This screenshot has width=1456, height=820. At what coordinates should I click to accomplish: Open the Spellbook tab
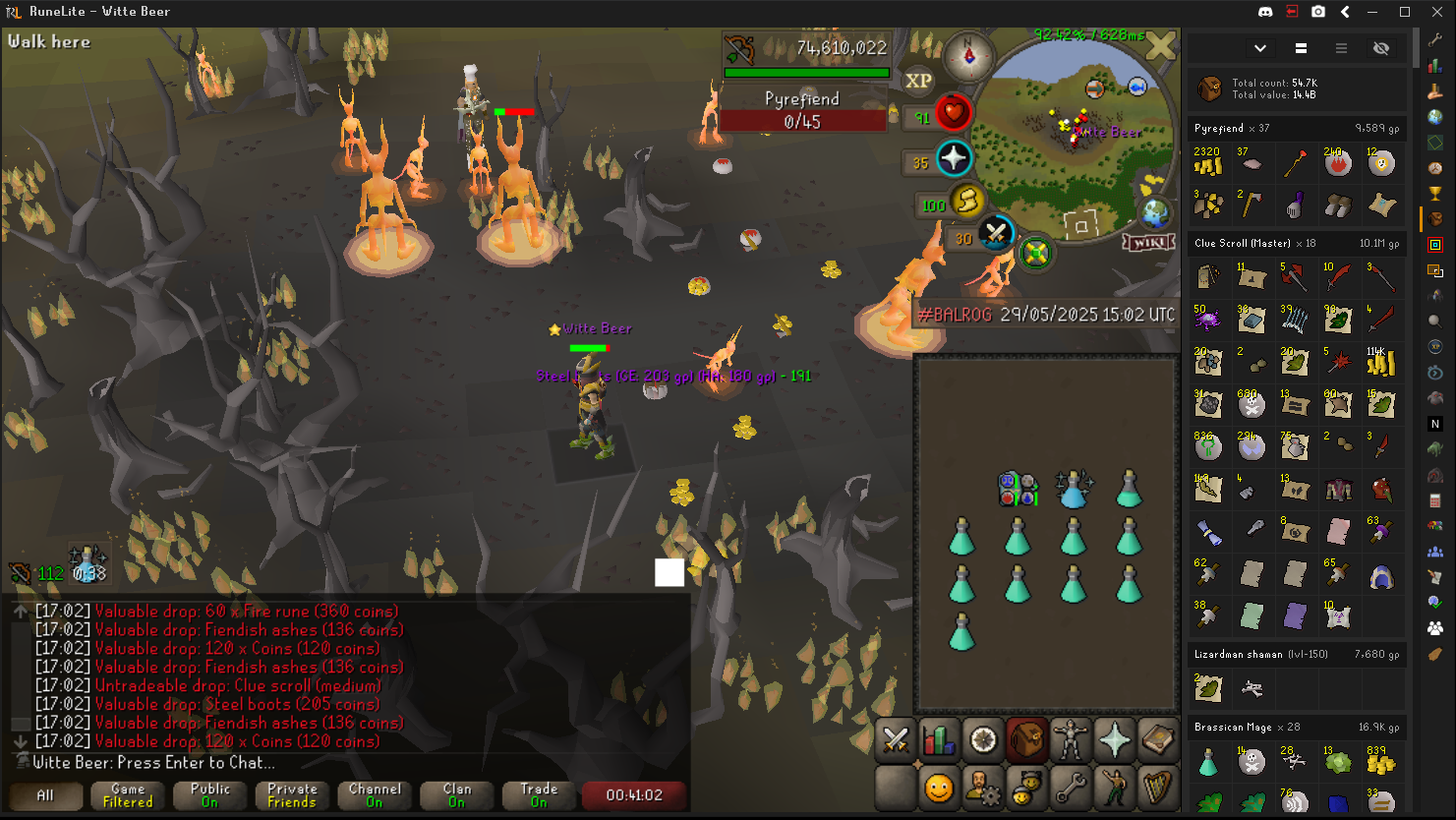point(1158,740)
